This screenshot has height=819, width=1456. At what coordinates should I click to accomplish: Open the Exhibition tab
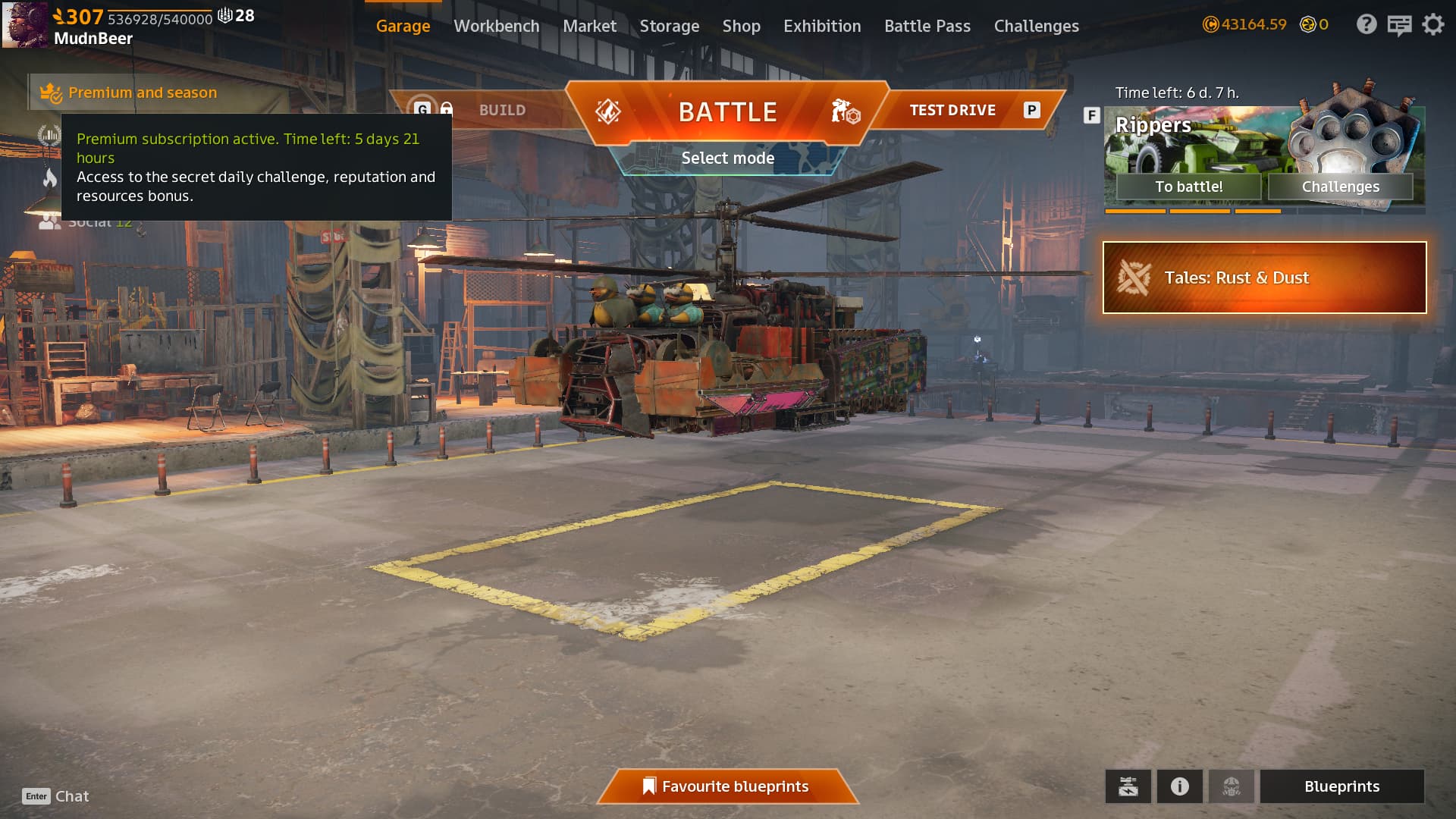(x=822, y=26)
